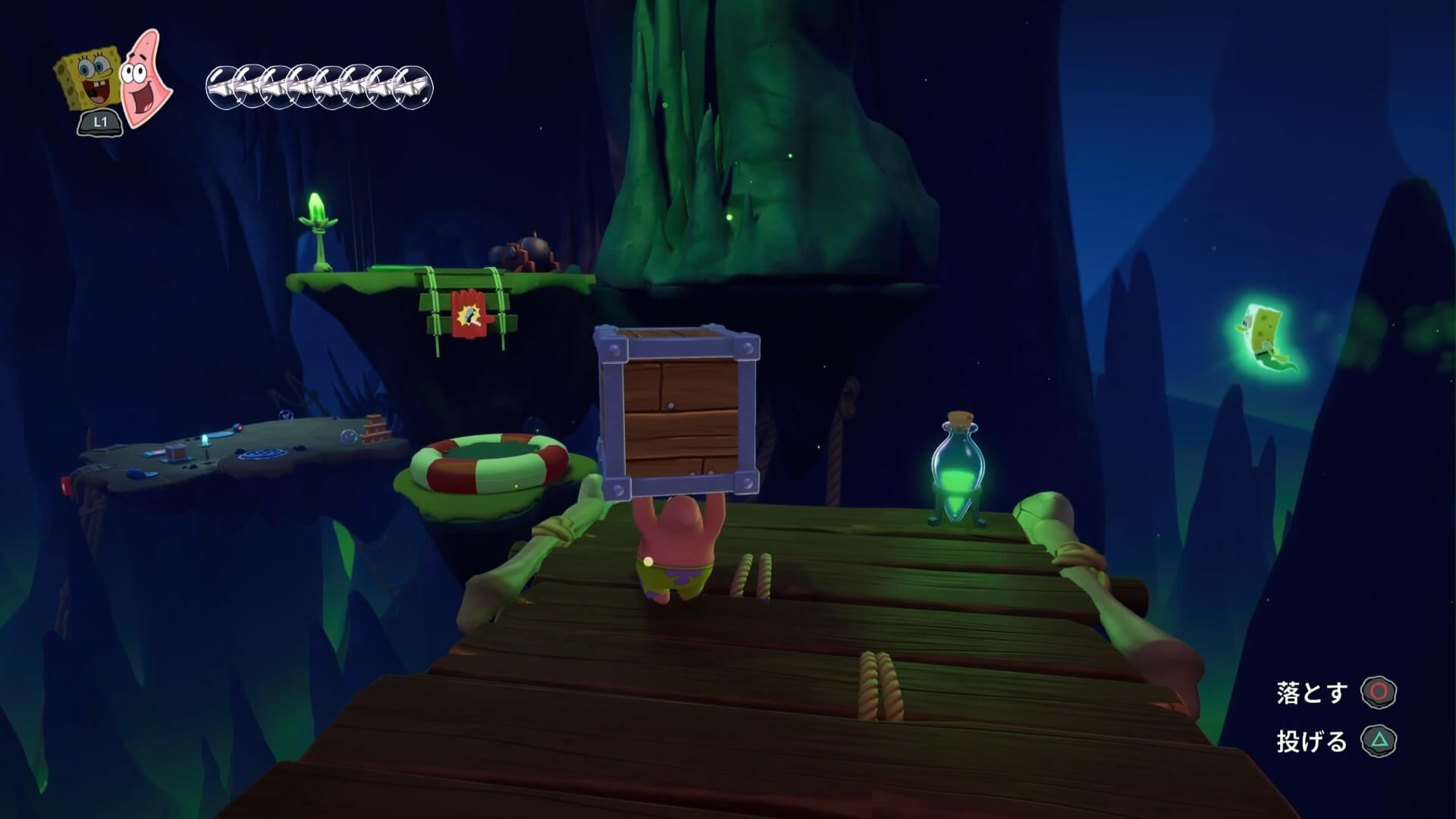
Task: Select the SpongeBob character portrait
Action: 86,82
